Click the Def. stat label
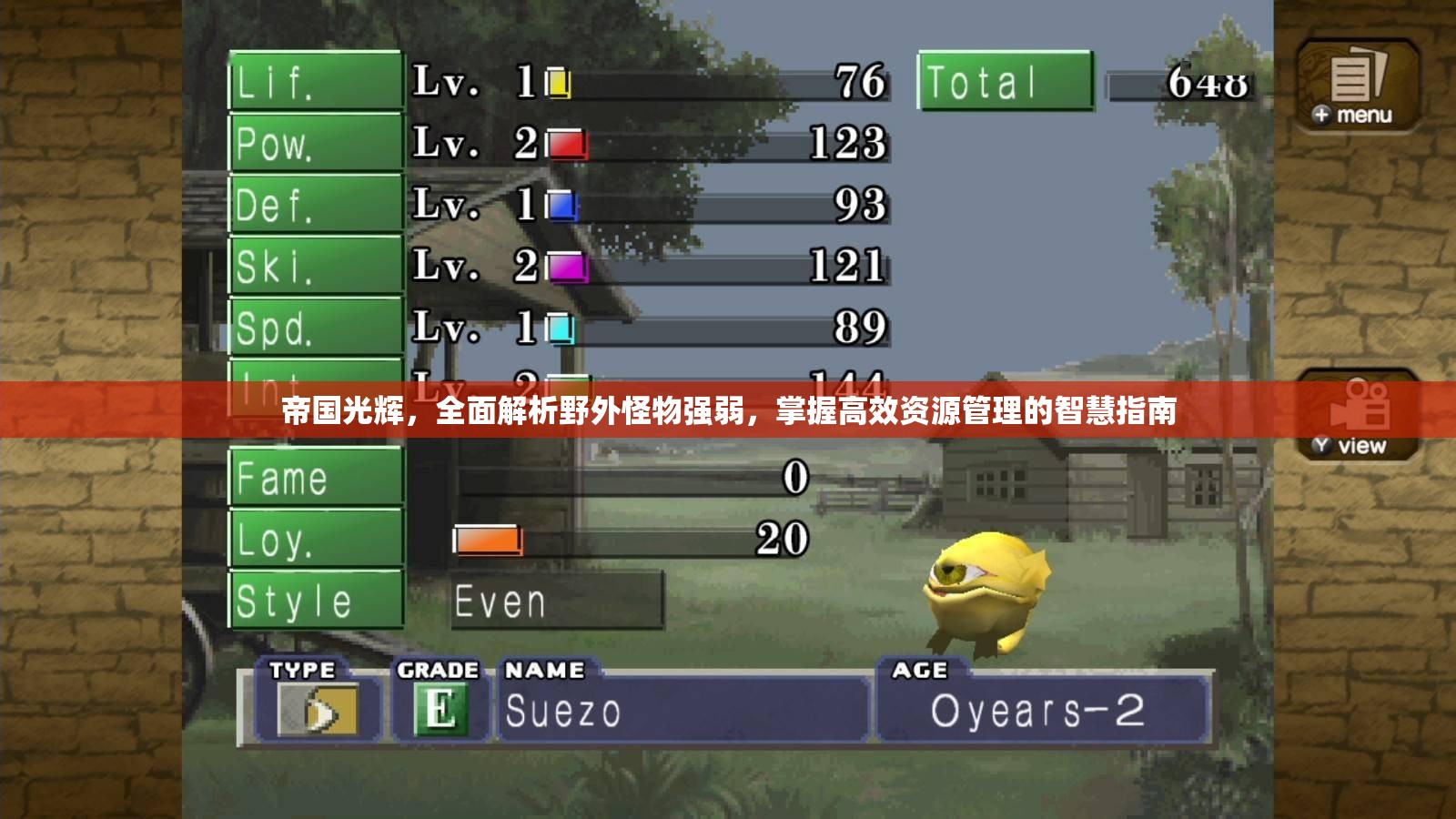The height and width of the screenshot is (819, 1456). pos(315,204)
